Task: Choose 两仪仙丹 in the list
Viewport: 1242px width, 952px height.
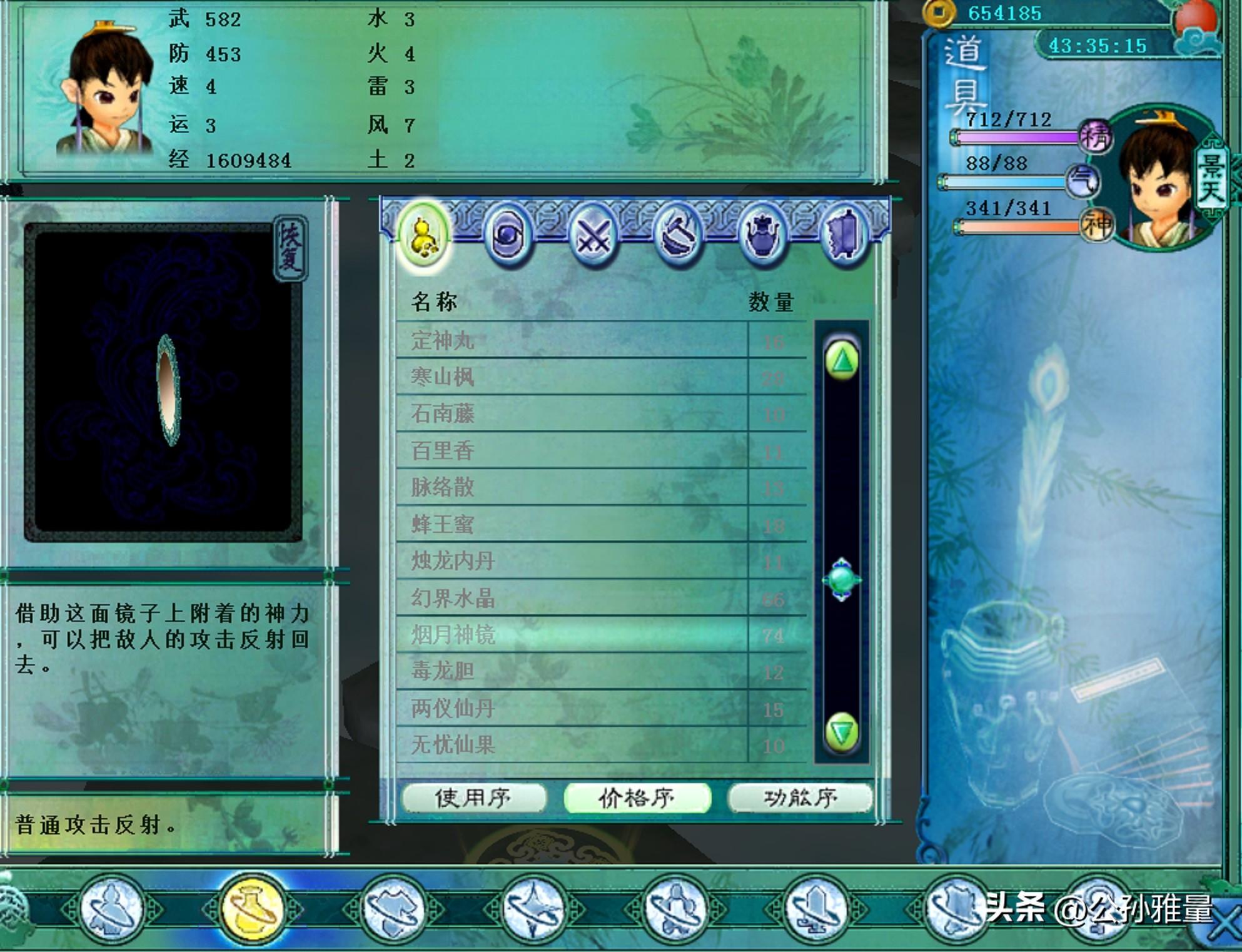Action: 569,709
